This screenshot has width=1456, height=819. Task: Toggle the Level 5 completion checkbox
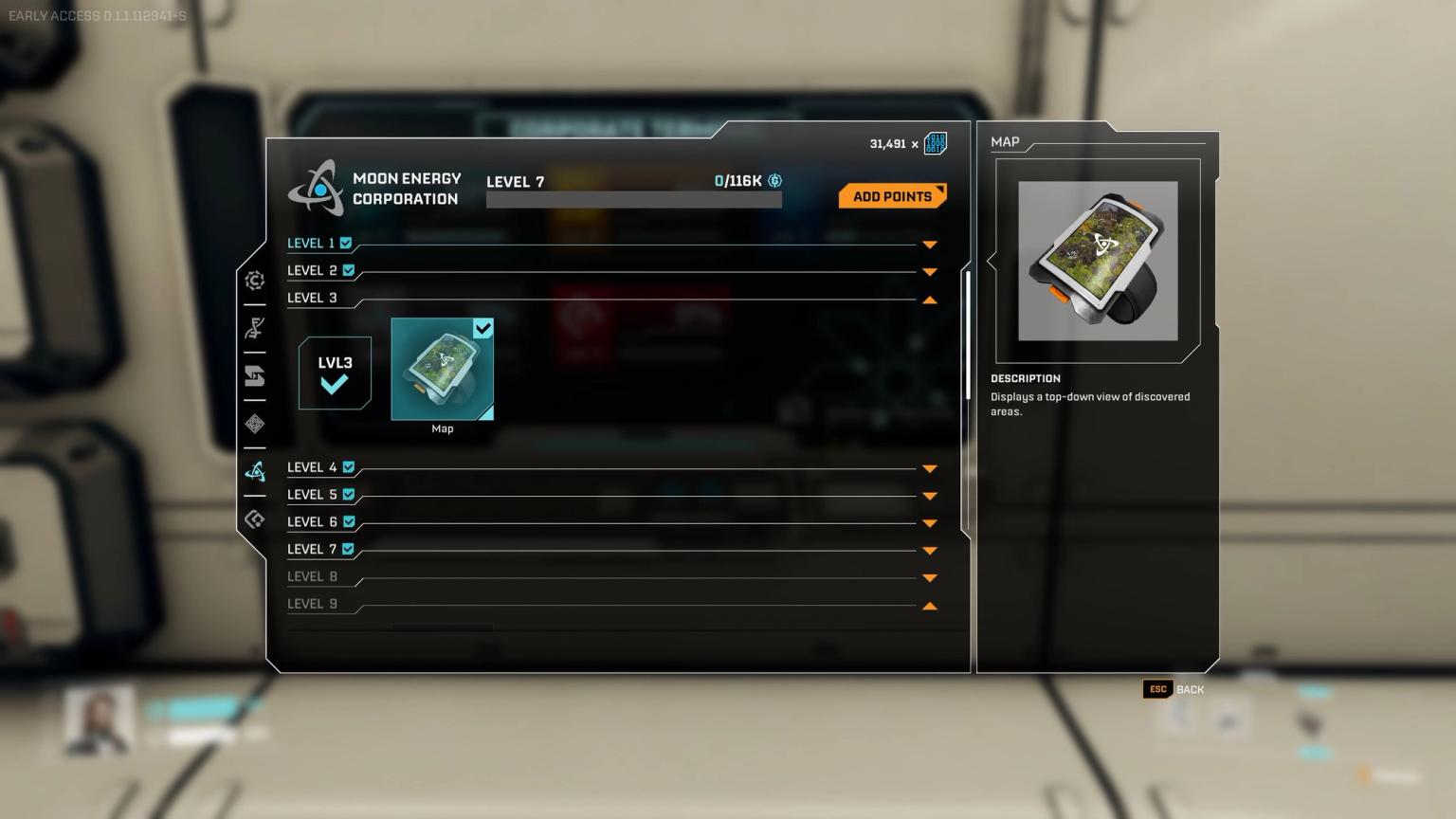pyautogui.click(x=347, y=494)
